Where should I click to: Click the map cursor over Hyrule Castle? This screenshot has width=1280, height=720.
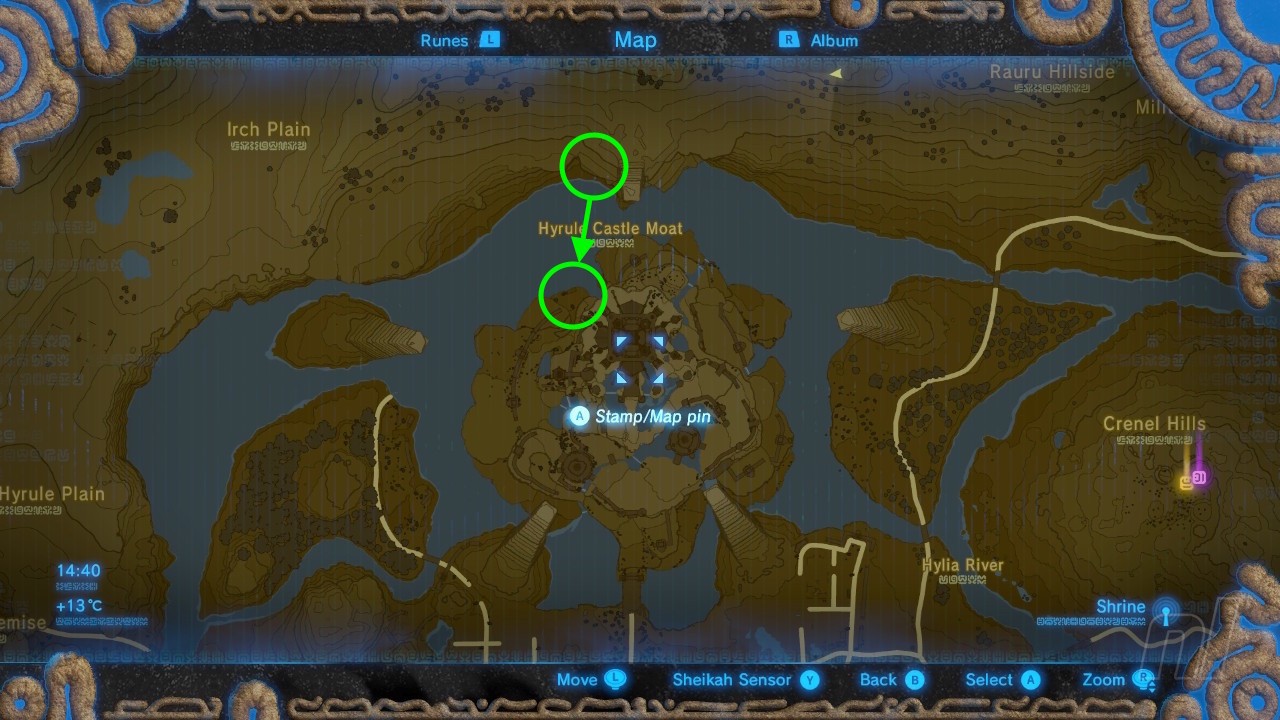(640, 360)
